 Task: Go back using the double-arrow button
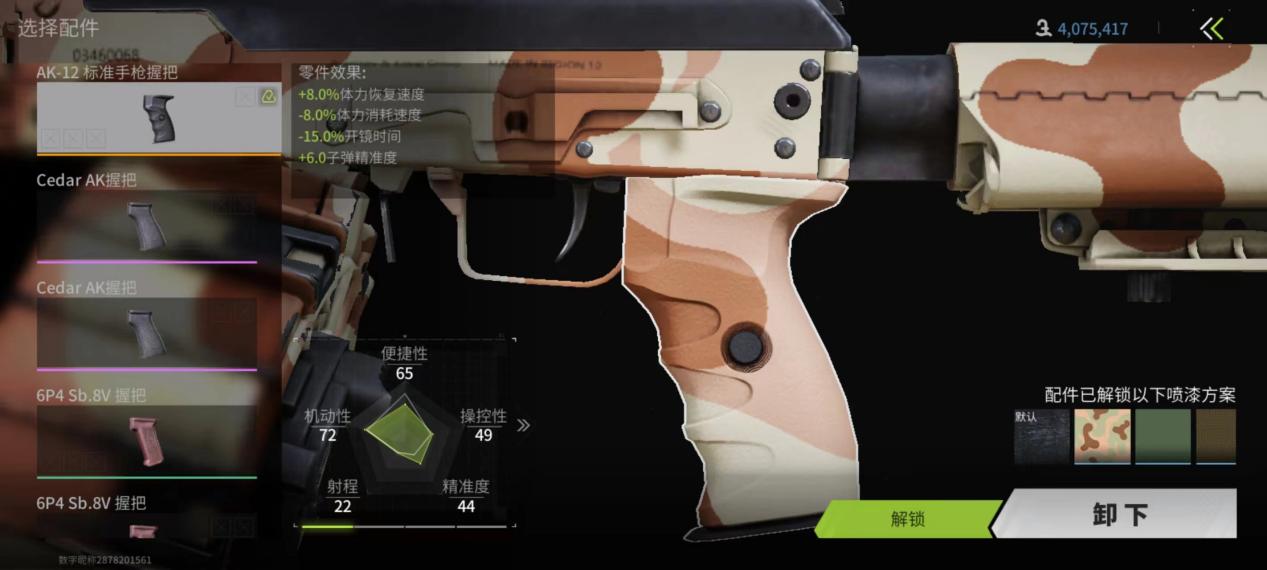(1212, 29)
